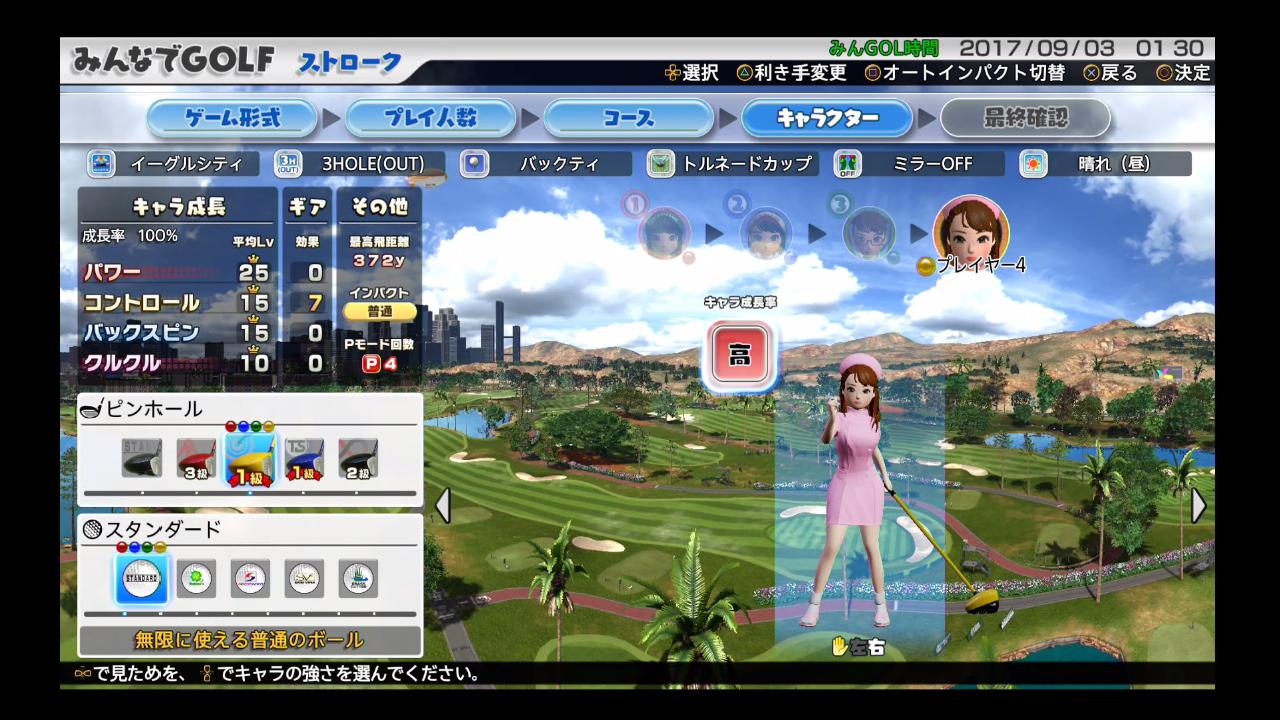The width and height of the screenshot is (1280, 720).
Task: Switch to the ゲーム形式 step tab
Action: pyautogui.click(x=234, y=119)
